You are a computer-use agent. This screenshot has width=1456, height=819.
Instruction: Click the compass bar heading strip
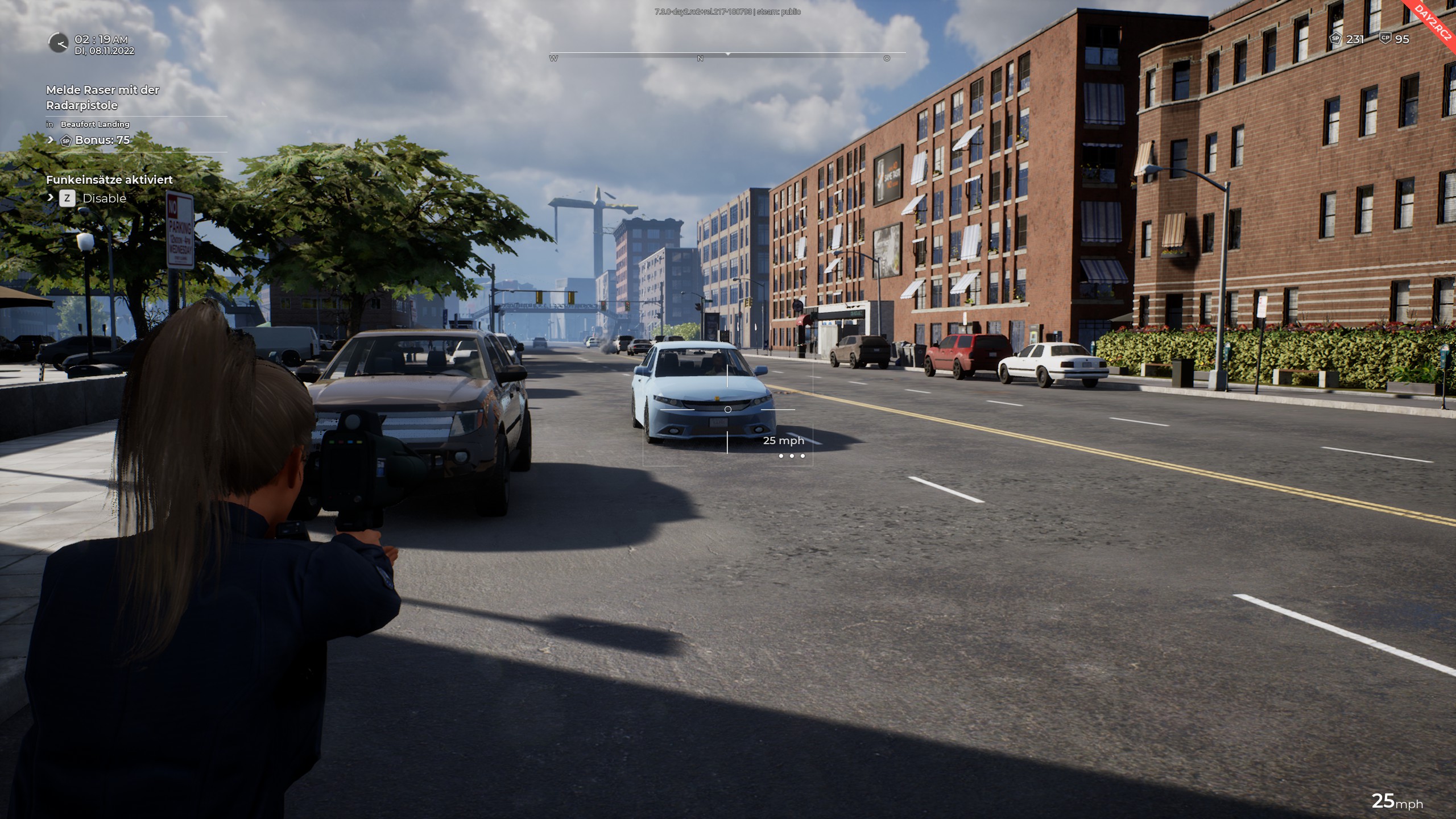point(727,55)
